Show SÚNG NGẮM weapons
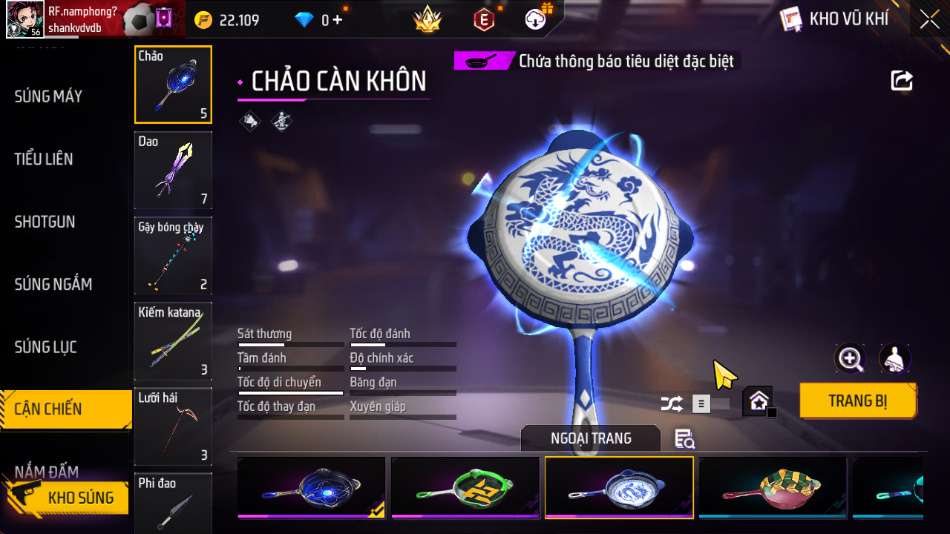This screenshot has width=950, height=534. click(x=53, y=284)
